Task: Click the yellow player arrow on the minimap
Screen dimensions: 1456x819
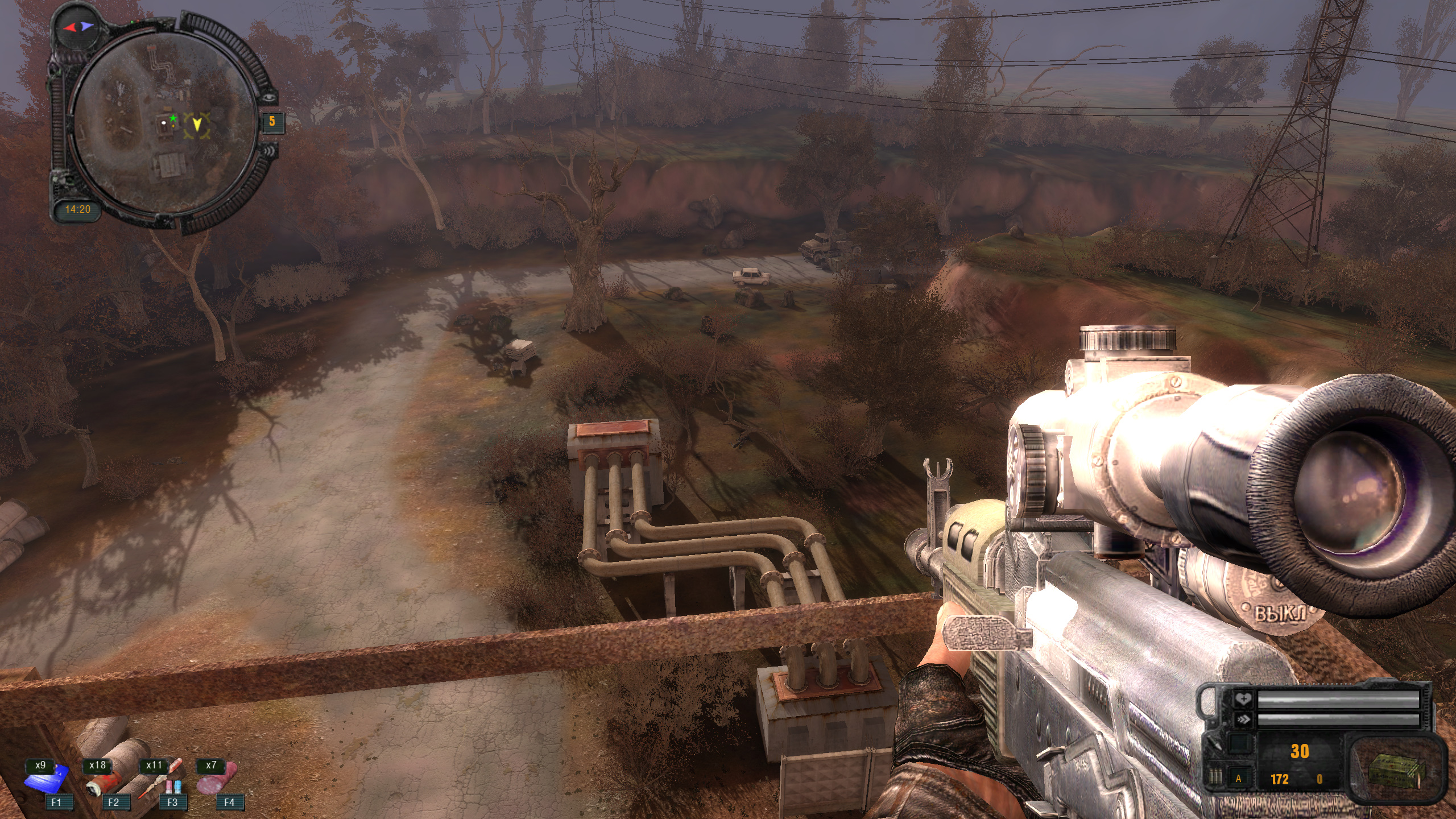Action: (x=197, y=125)
